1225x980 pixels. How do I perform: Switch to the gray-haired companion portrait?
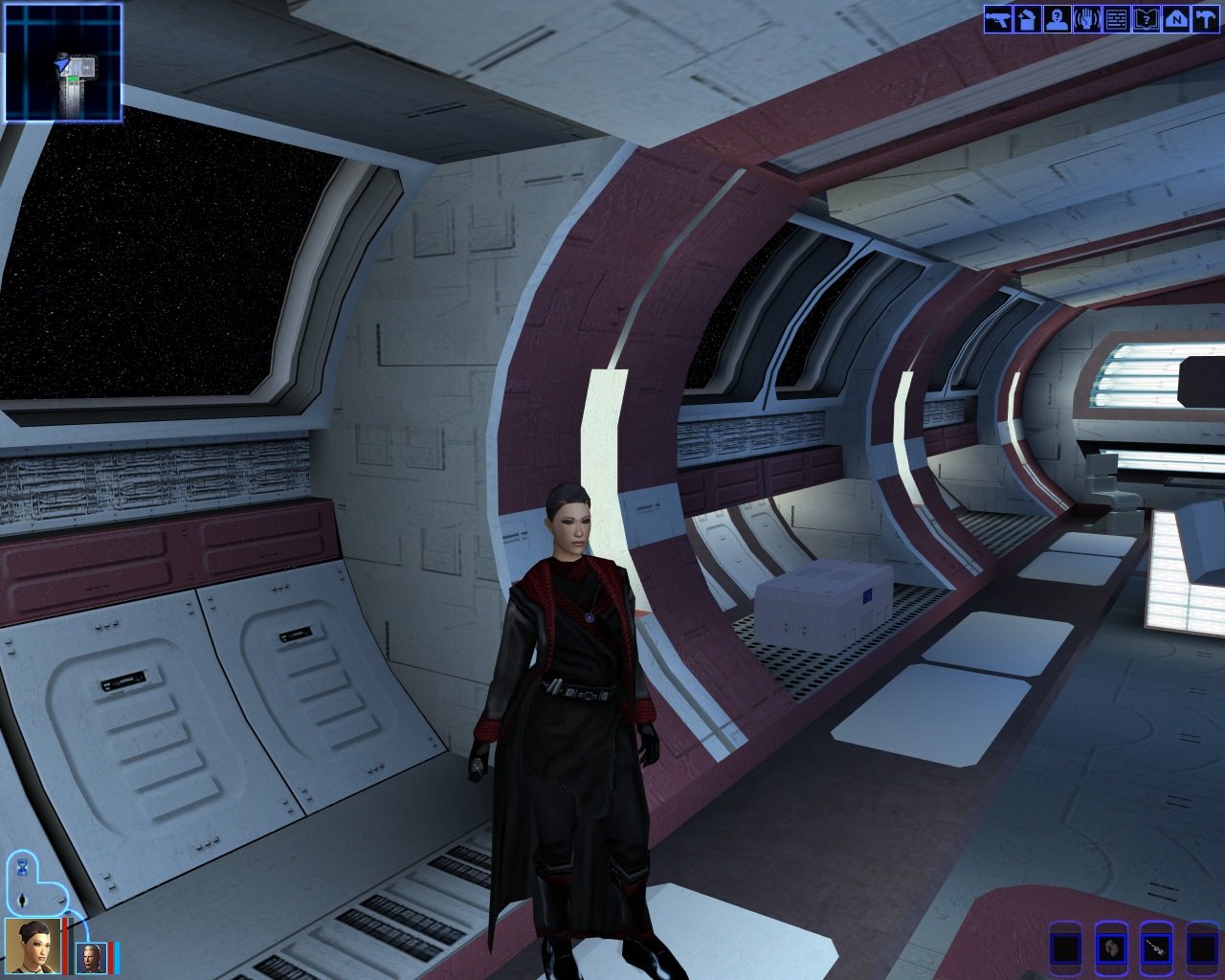pos(92,957)
